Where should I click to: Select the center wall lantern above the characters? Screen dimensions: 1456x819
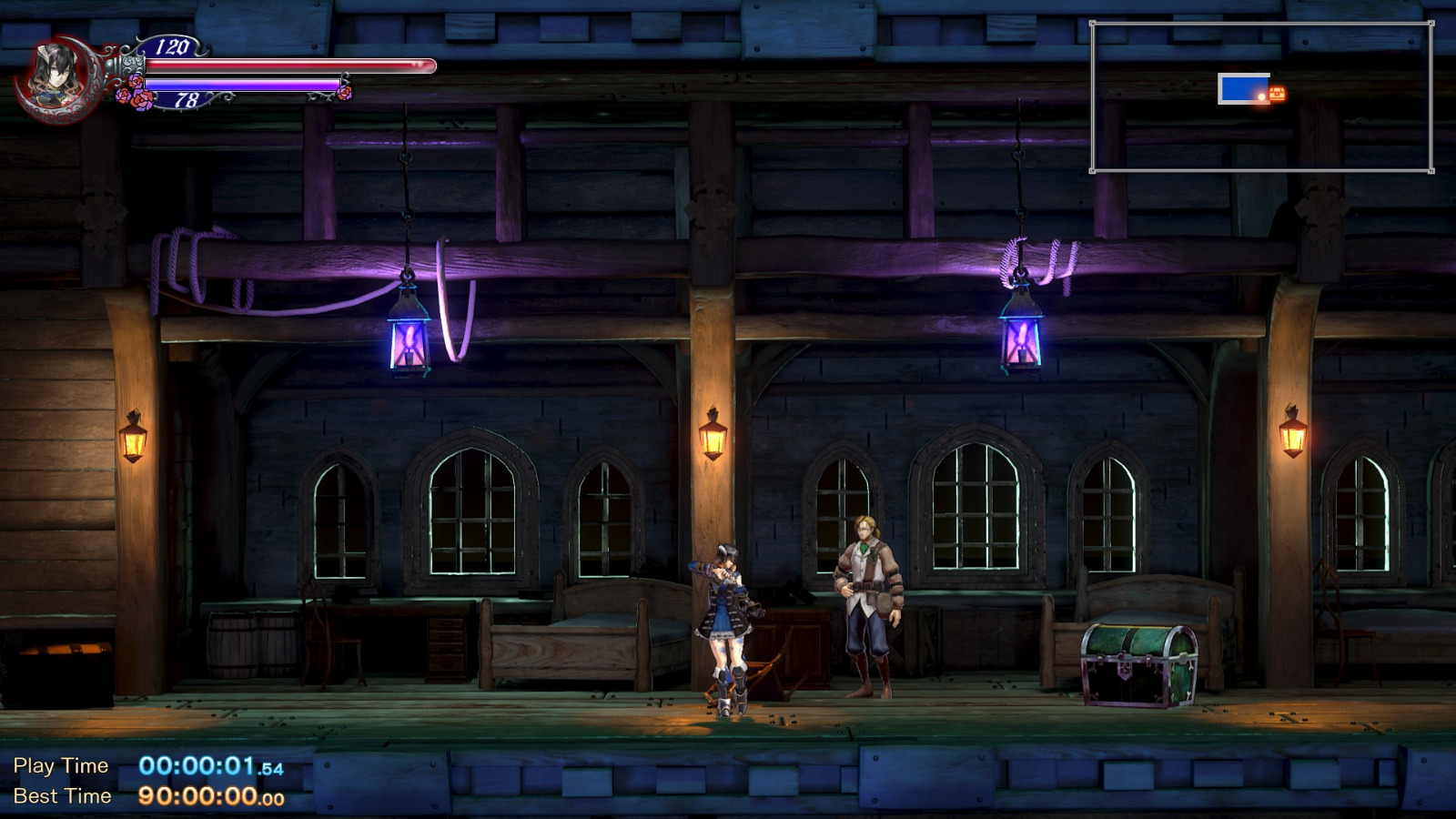(x=712, y=441)
